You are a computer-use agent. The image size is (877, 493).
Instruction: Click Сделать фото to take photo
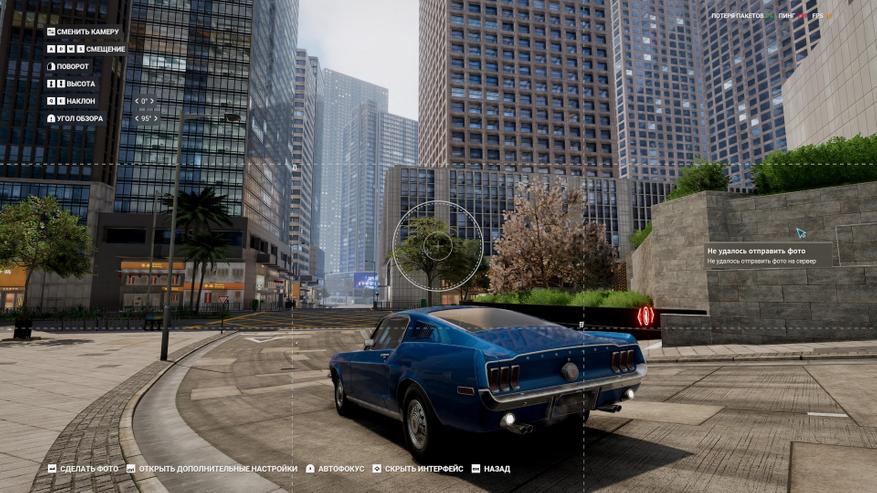[x=83, y=468]
